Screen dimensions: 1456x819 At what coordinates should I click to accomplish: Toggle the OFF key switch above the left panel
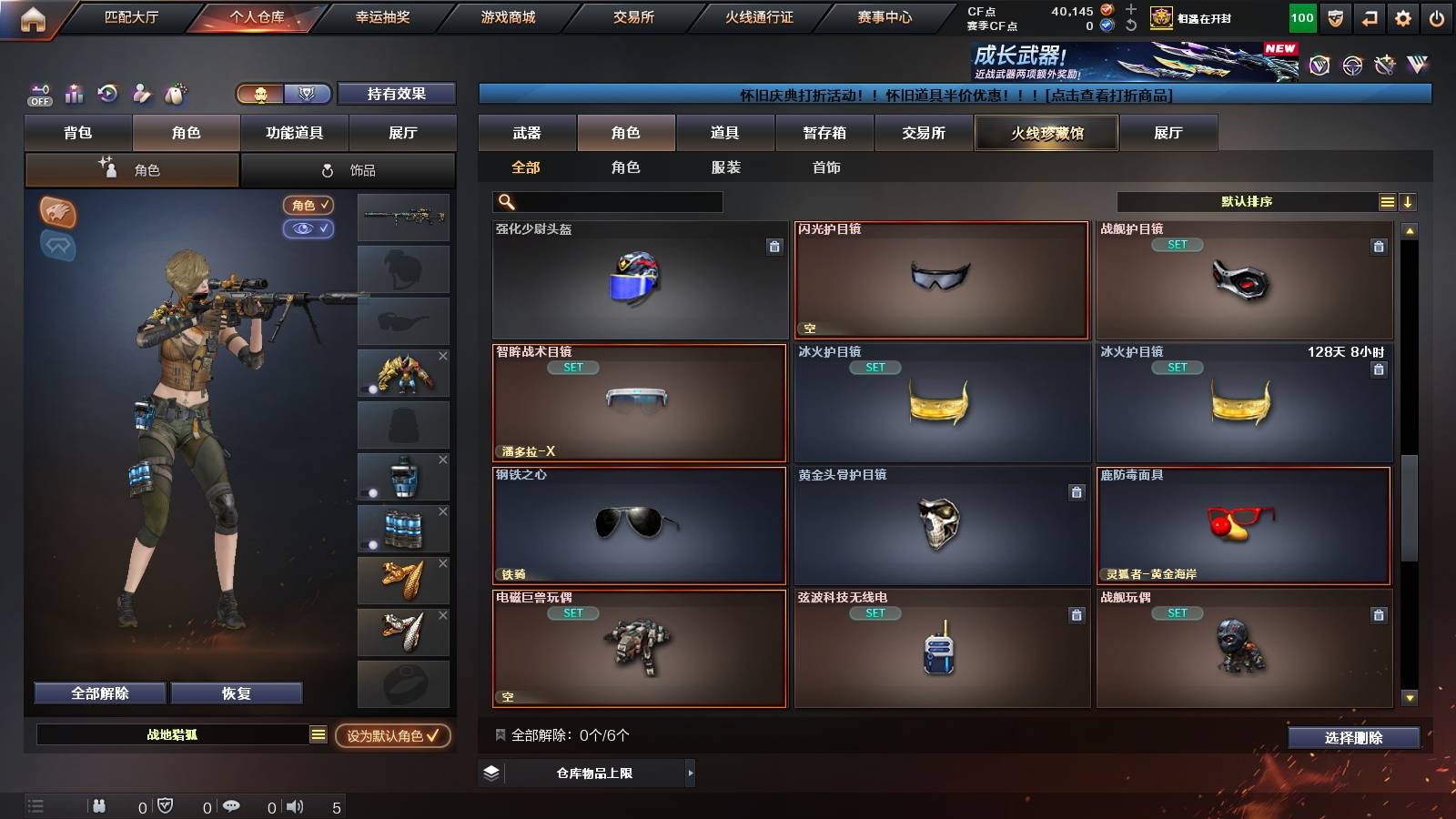coord(38,95)
